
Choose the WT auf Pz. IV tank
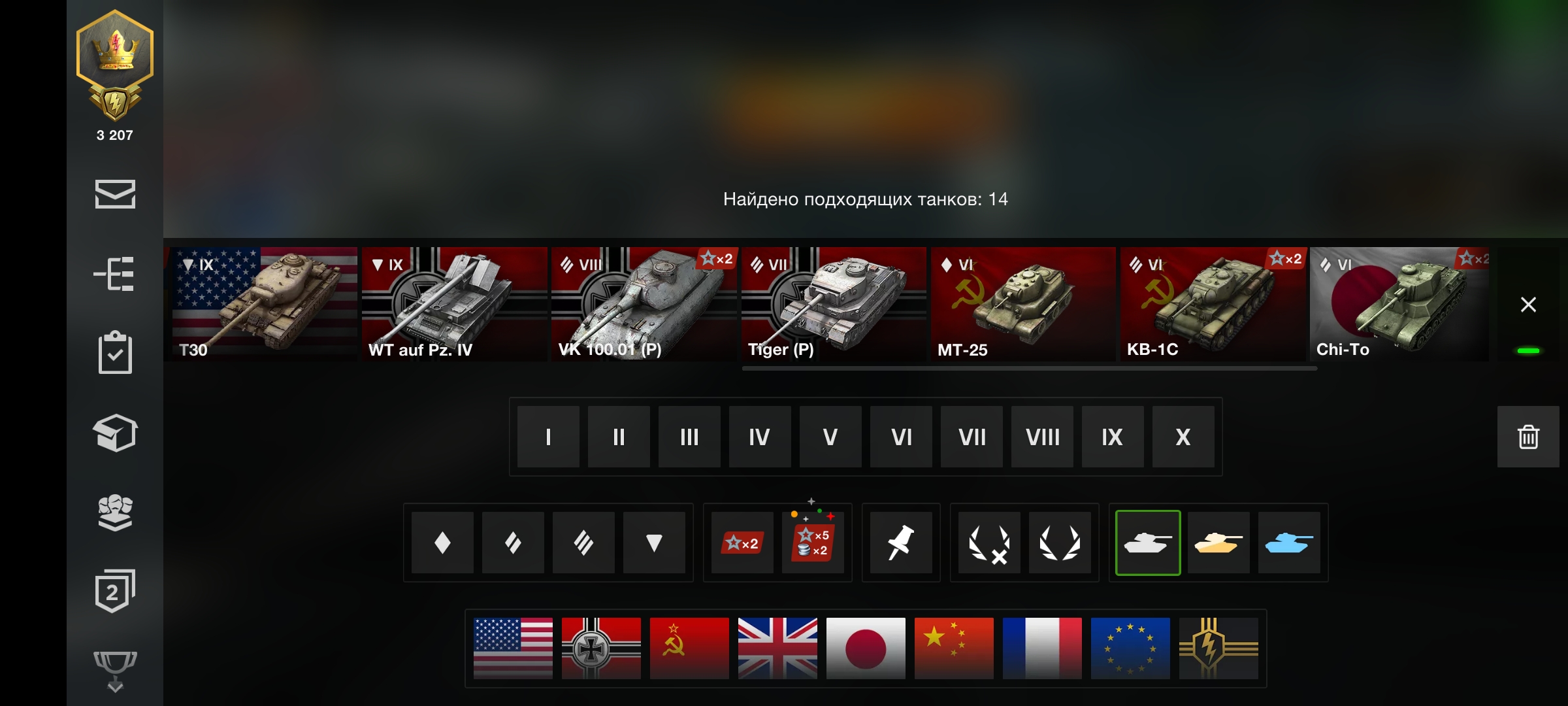point(454,304)
